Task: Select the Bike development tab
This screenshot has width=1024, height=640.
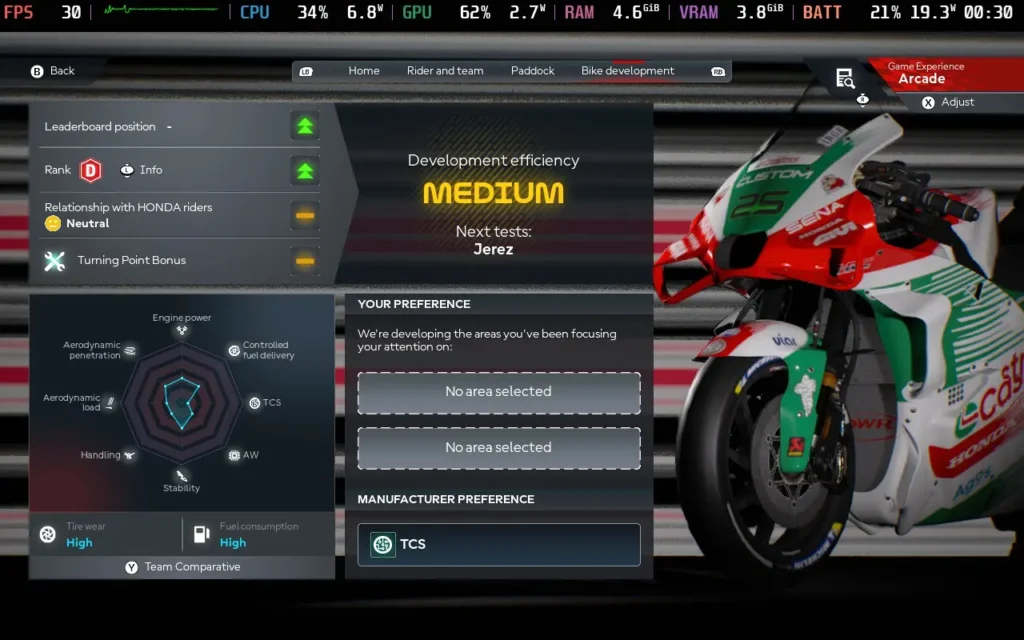Action: [x=627, y=71]
